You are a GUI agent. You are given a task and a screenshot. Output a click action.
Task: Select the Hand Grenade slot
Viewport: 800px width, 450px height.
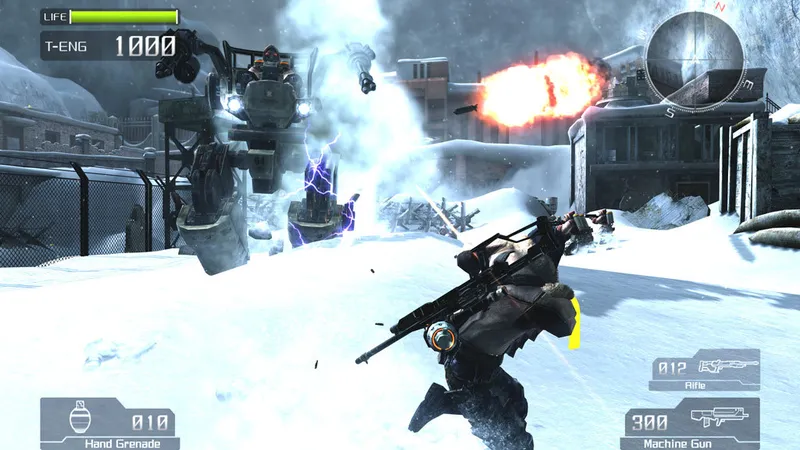point(109,423)
